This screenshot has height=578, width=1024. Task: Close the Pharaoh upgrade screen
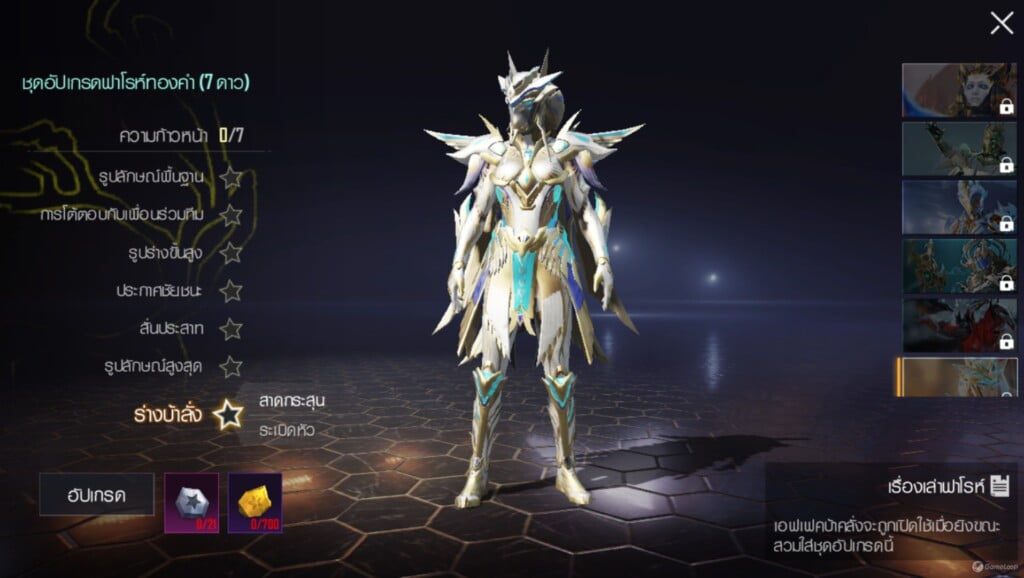tap(1001, 24)
